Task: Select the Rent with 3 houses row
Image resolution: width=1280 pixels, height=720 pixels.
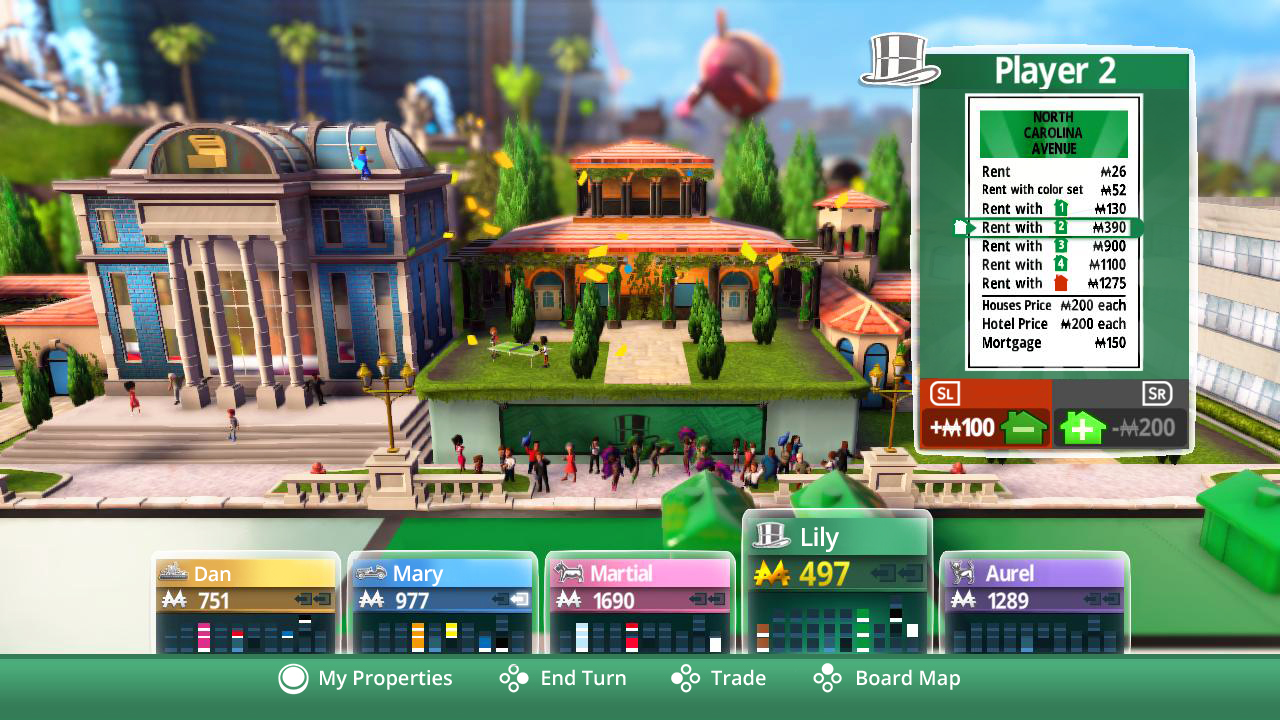Action: click(x=1040, y=246)
